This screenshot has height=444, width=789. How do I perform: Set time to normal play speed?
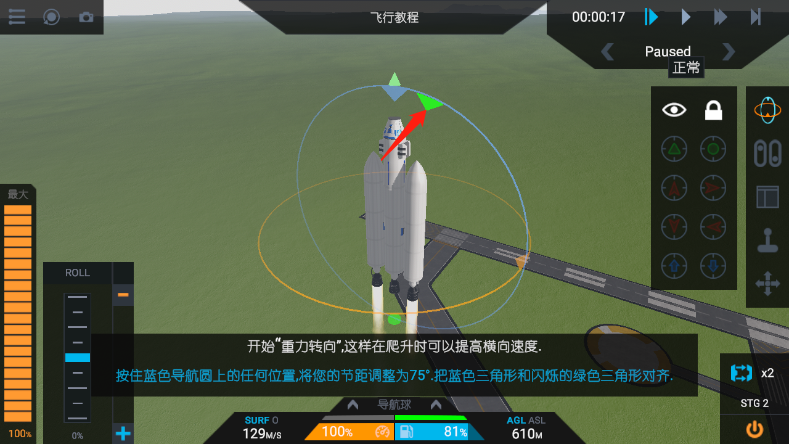[686, 17]
